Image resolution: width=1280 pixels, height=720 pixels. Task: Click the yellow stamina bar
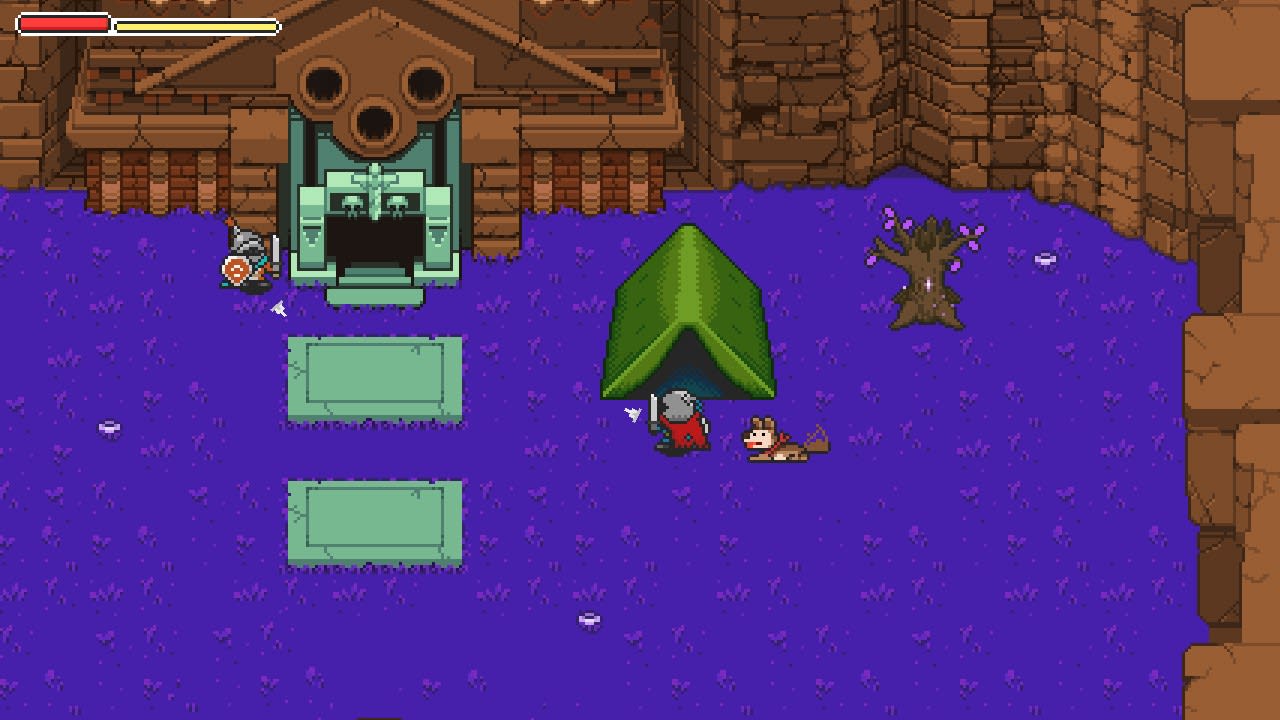tap(195, 26)
